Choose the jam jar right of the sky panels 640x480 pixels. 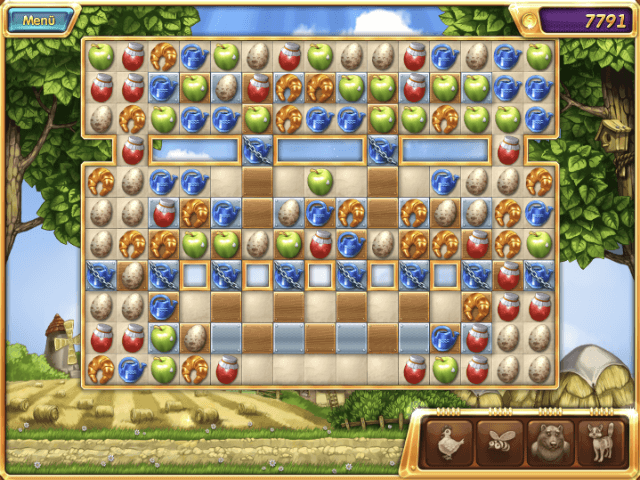pos(508,151)
